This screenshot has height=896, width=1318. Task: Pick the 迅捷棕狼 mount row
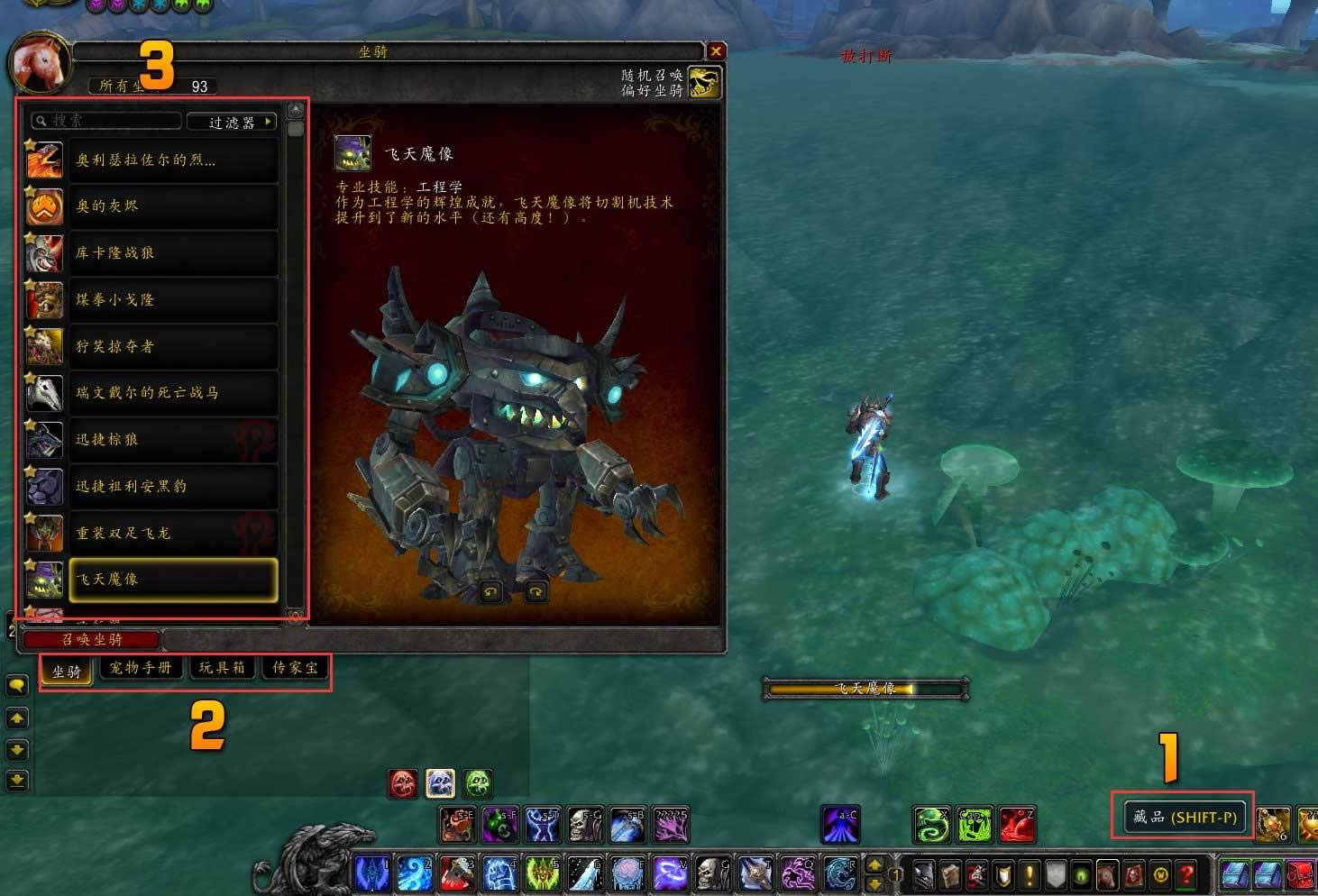click(x=171, y=440)
